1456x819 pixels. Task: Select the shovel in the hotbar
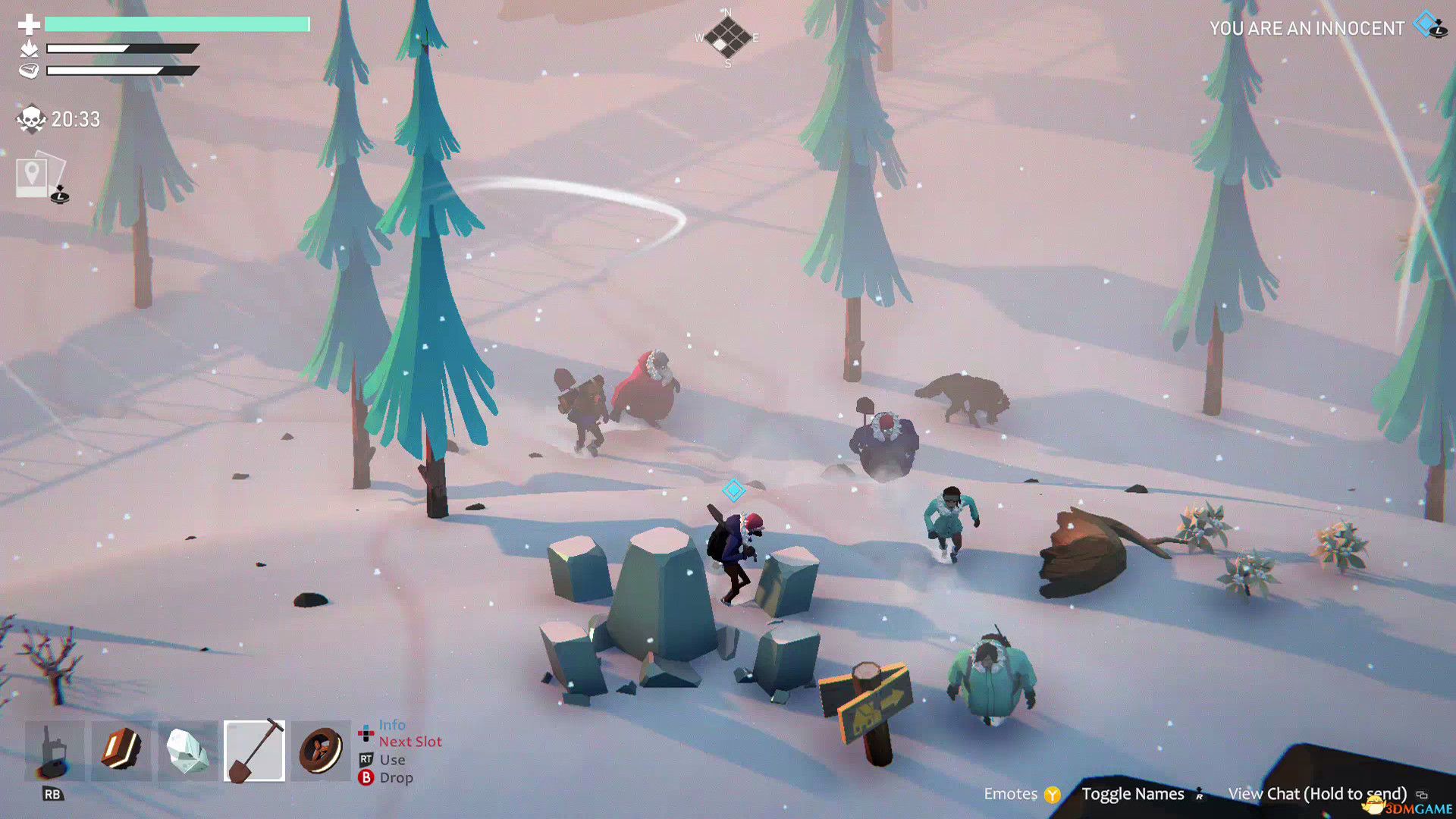(x=254, y=751)
